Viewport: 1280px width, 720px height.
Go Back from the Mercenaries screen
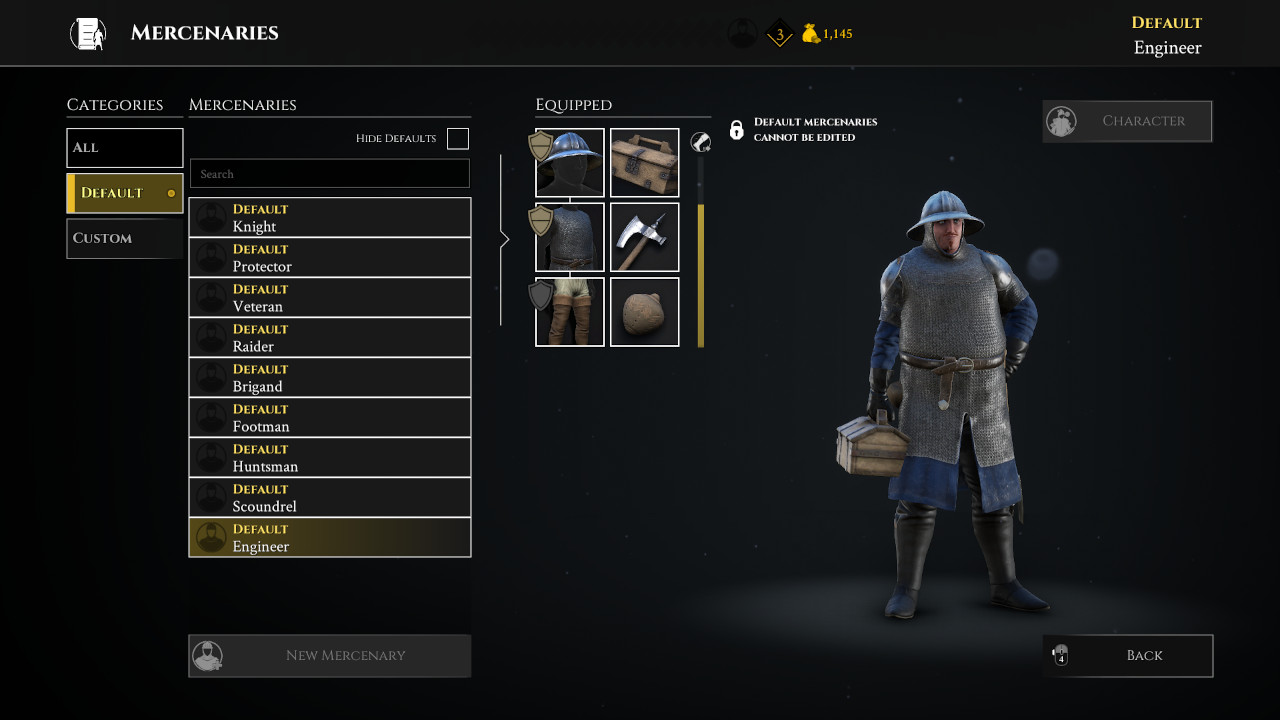click(x=1127, y=656)
